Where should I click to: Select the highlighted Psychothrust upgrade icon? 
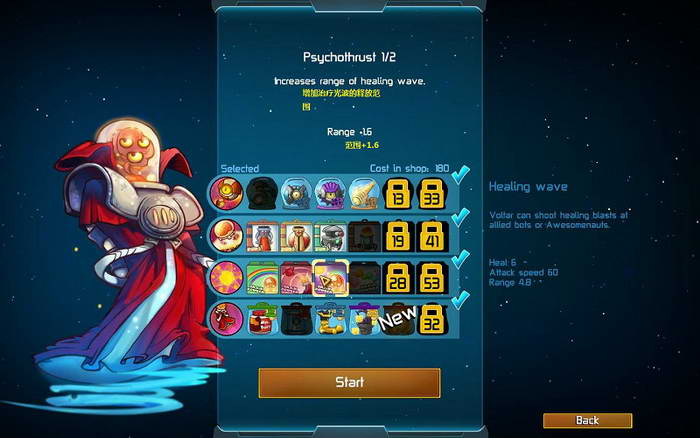coord(329,276)
